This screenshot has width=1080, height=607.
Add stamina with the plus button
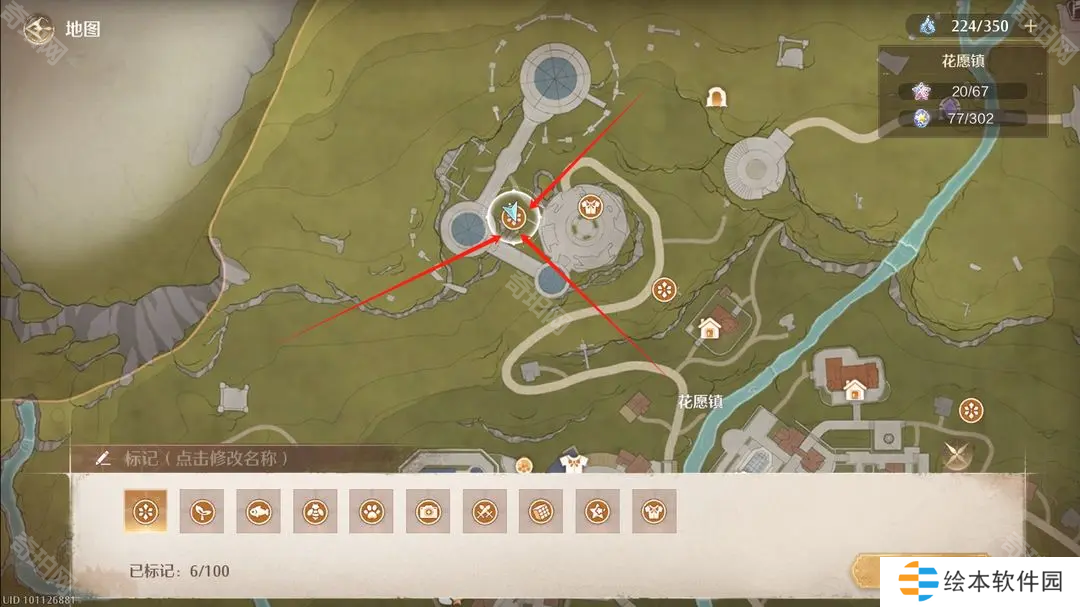point(1031,26)
